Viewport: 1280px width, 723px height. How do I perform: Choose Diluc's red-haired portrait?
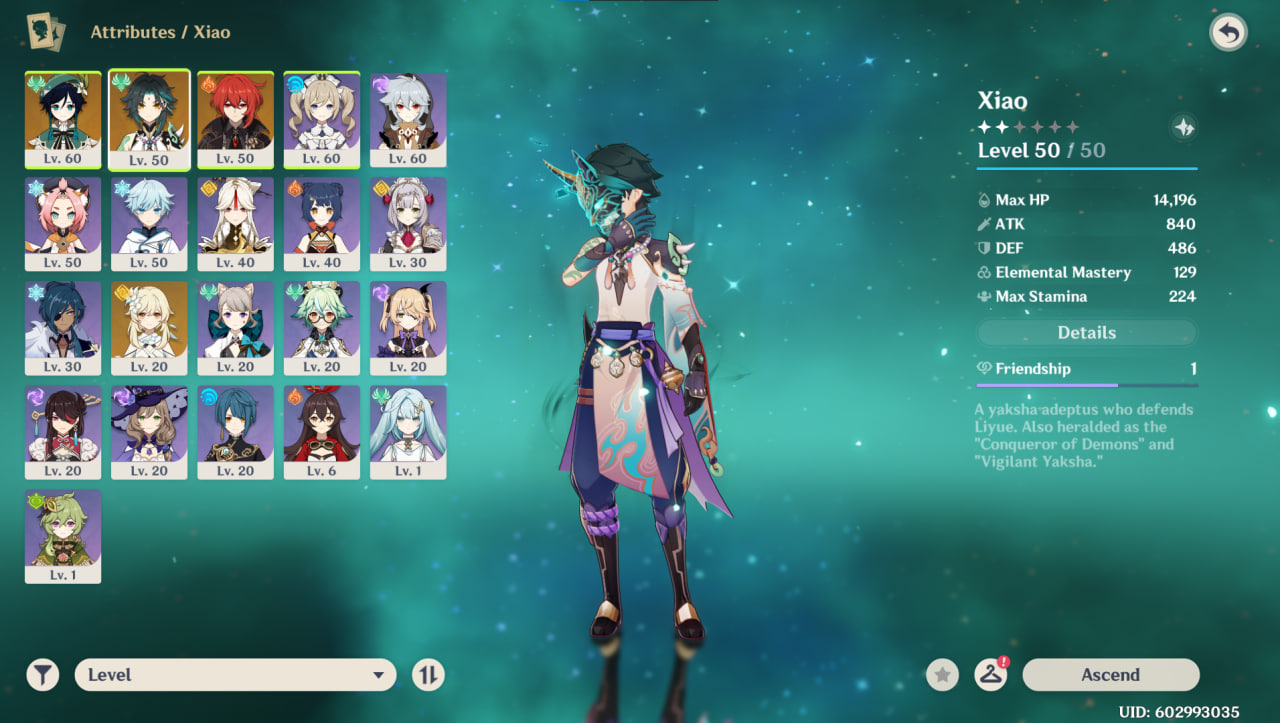click(235, 119)
